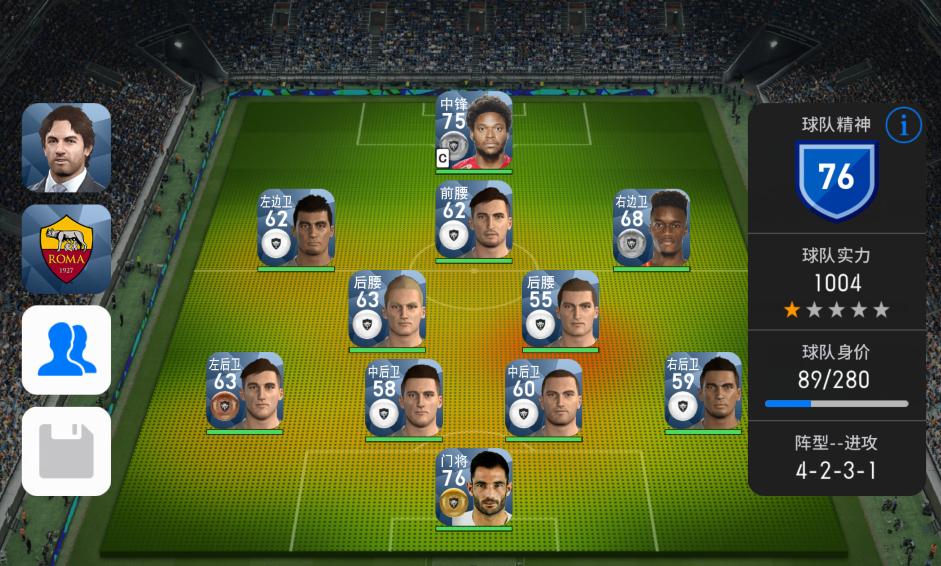Select the 后腰 card rated 55
This screenshot has height=566, width=941.
560,309
